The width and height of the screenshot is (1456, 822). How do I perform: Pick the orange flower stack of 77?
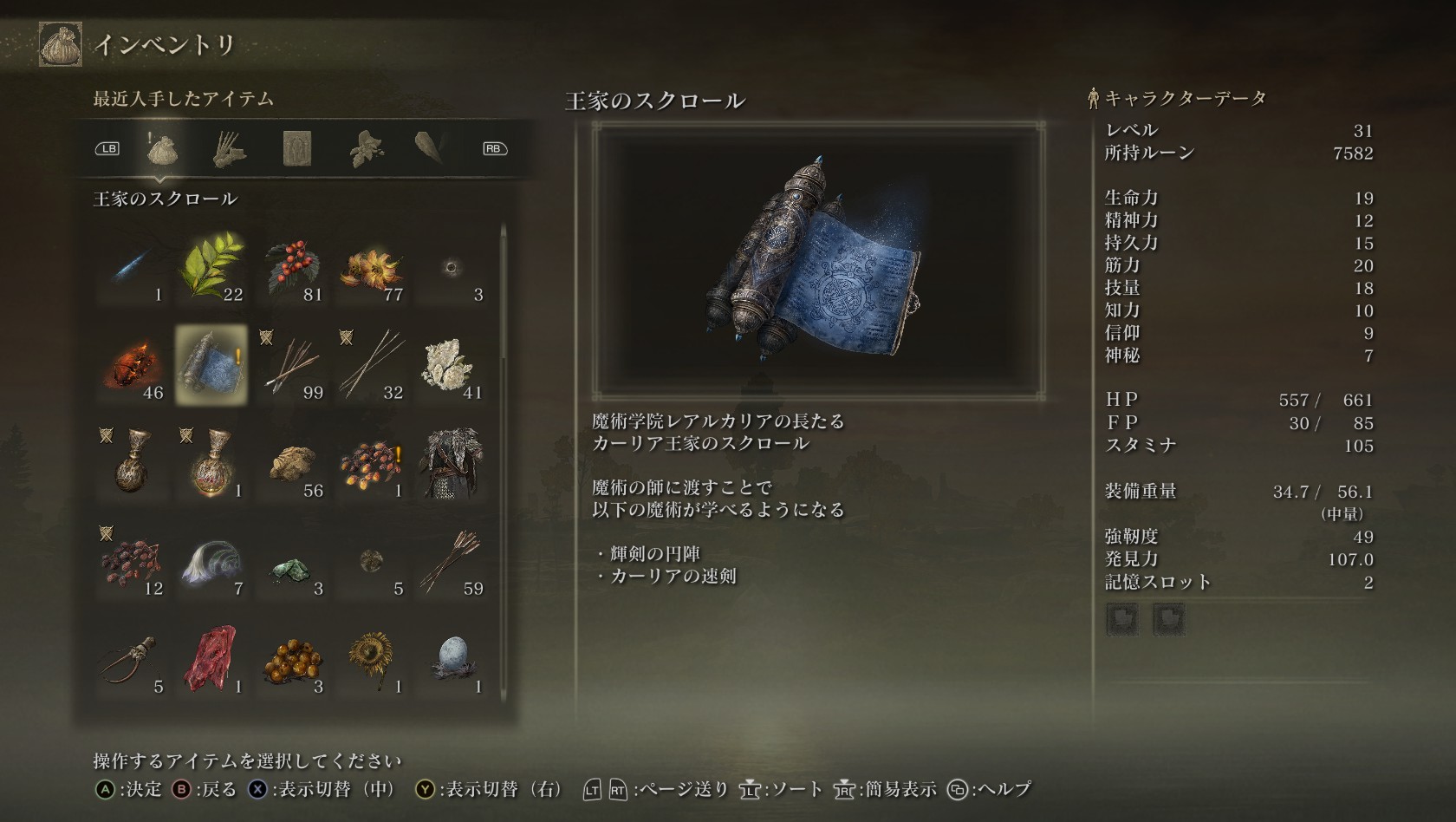click(372, 267)
